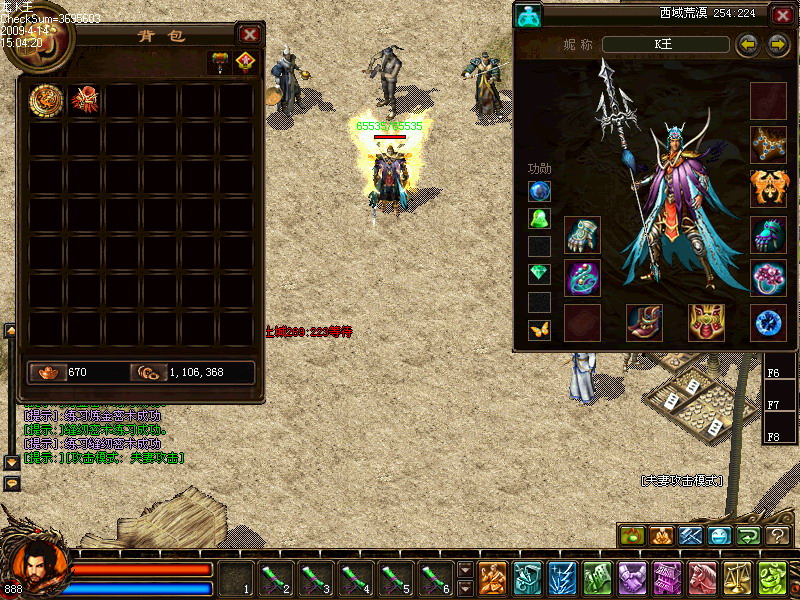
Task: Select the red tassel item in the backpack
Action: click(84, 99)
